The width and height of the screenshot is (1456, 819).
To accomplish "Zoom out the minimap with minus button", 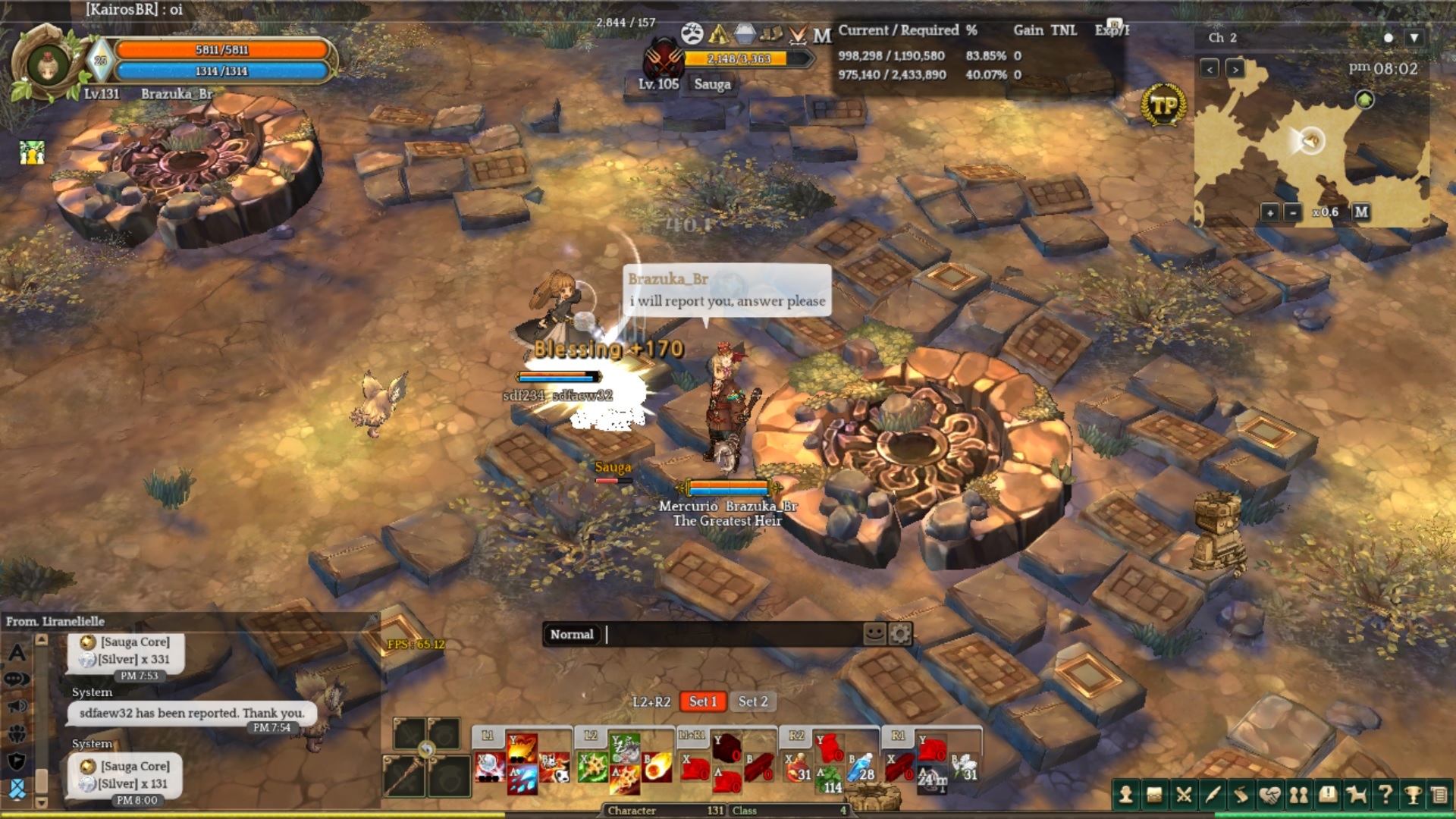I will 1293,212.
